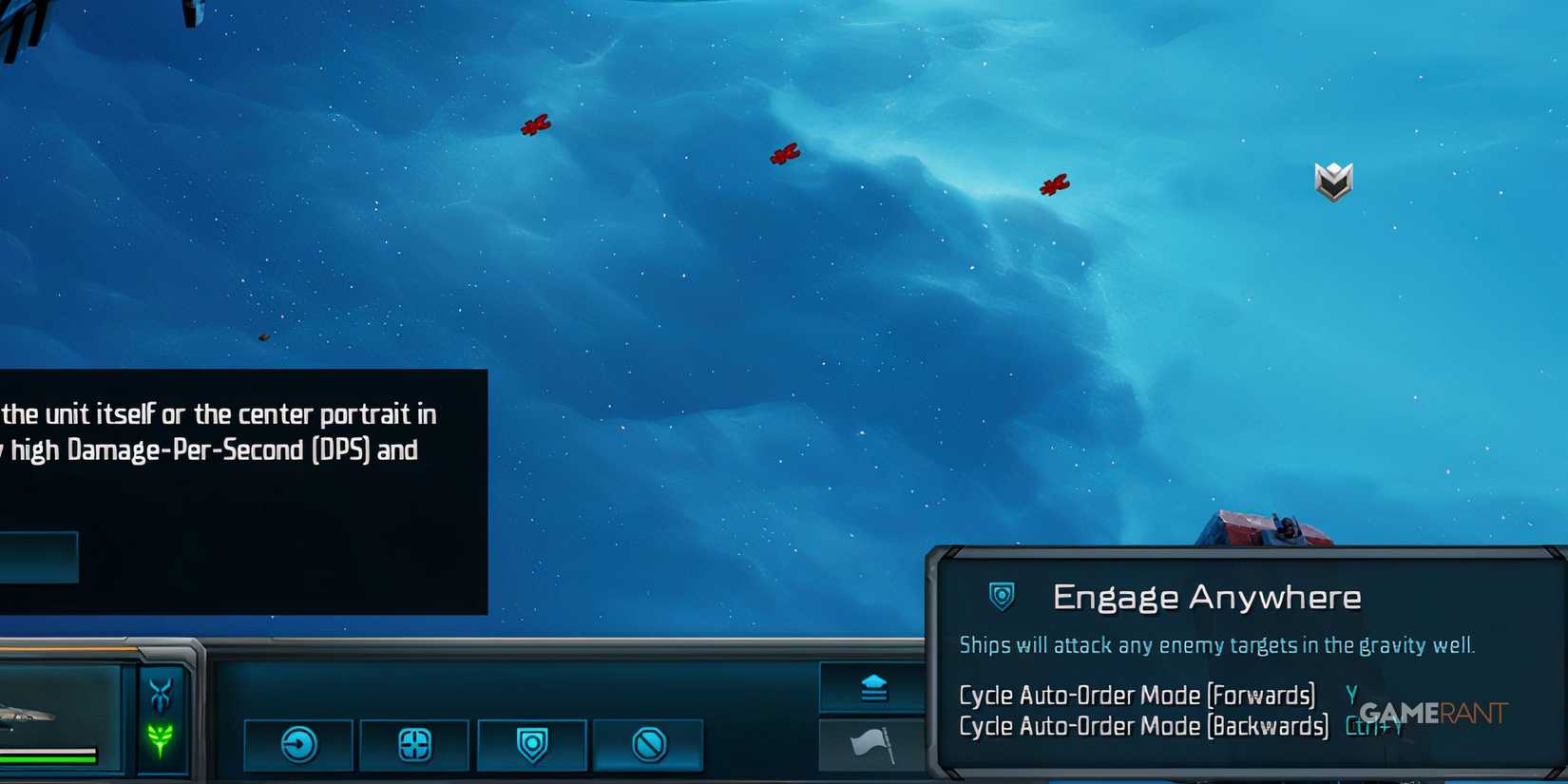Select the silver rank badge in space

pyautogui.click(x=1333, y=181)
